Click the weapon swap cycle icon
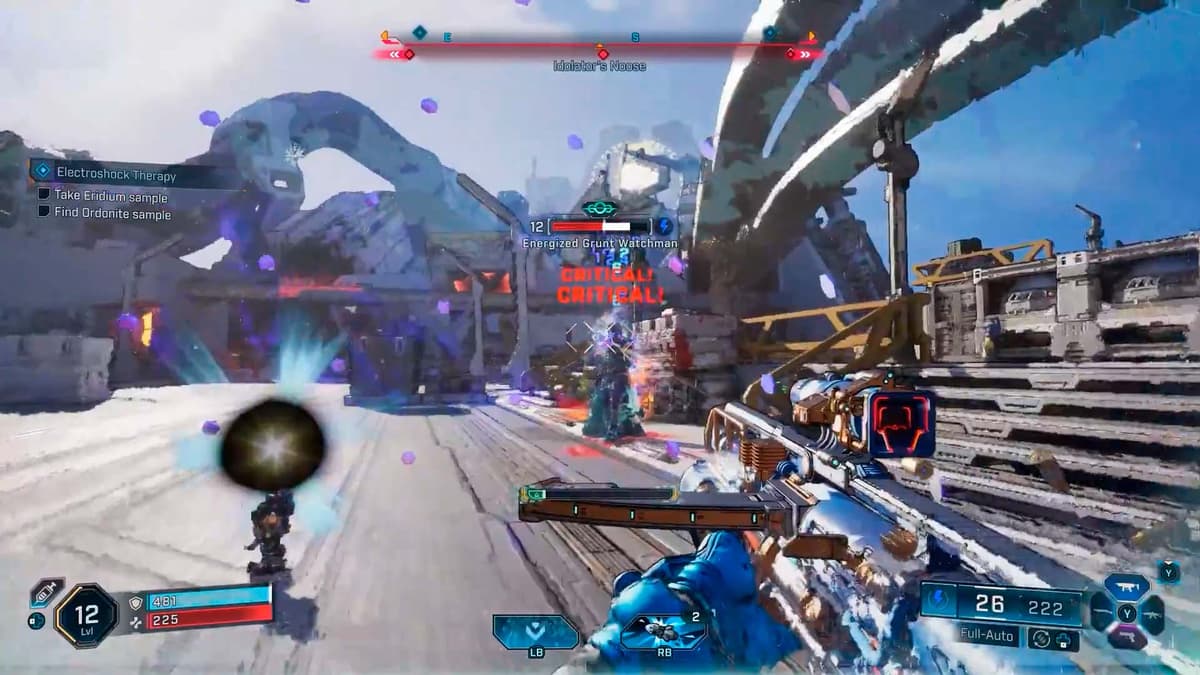The width and height of the screenshot is (1200, 675). [x=1042, y=637]
